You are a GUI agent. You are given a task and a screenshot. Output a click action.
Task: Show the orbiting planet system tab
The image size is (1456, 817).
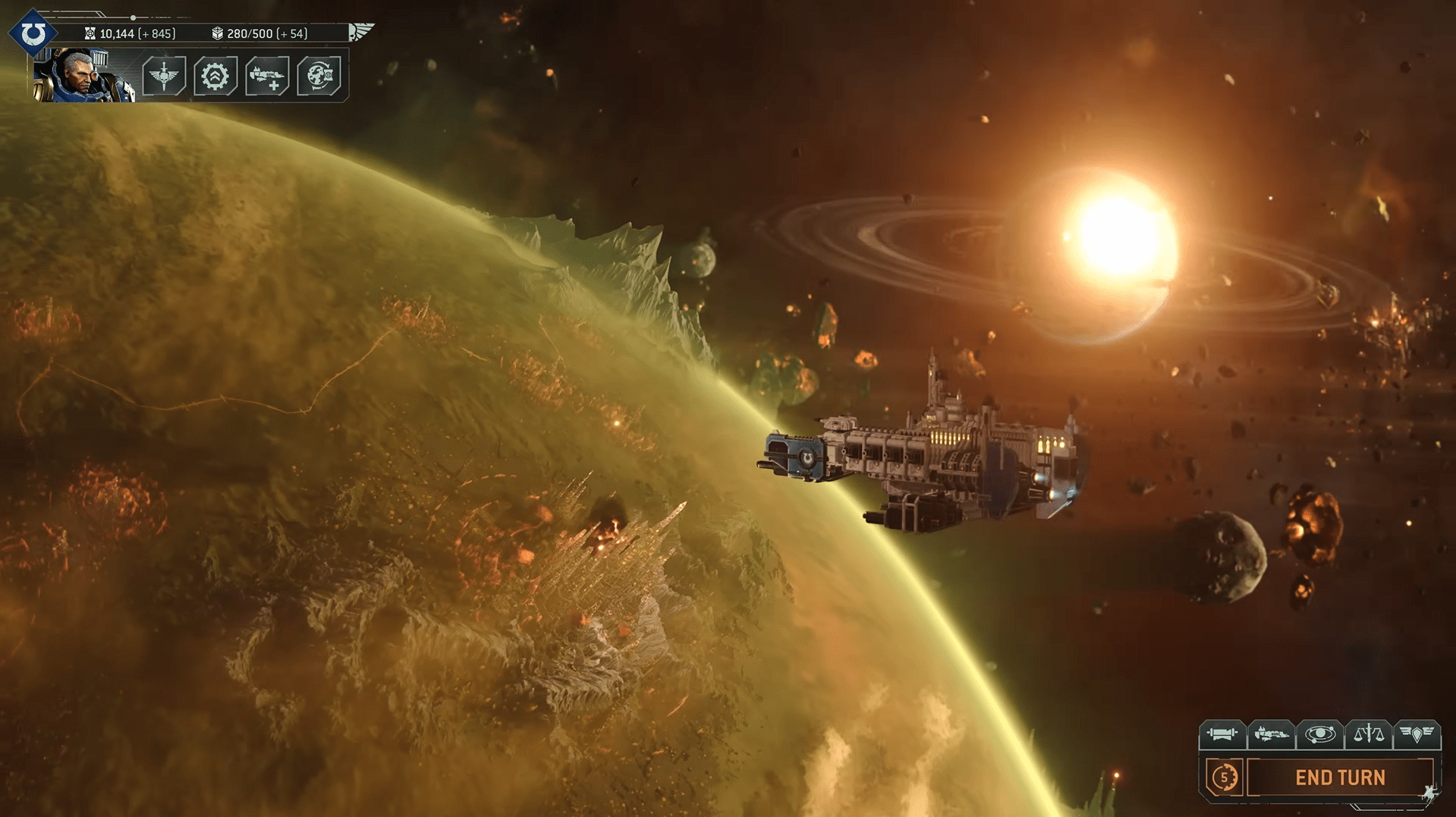[1319, 734]
